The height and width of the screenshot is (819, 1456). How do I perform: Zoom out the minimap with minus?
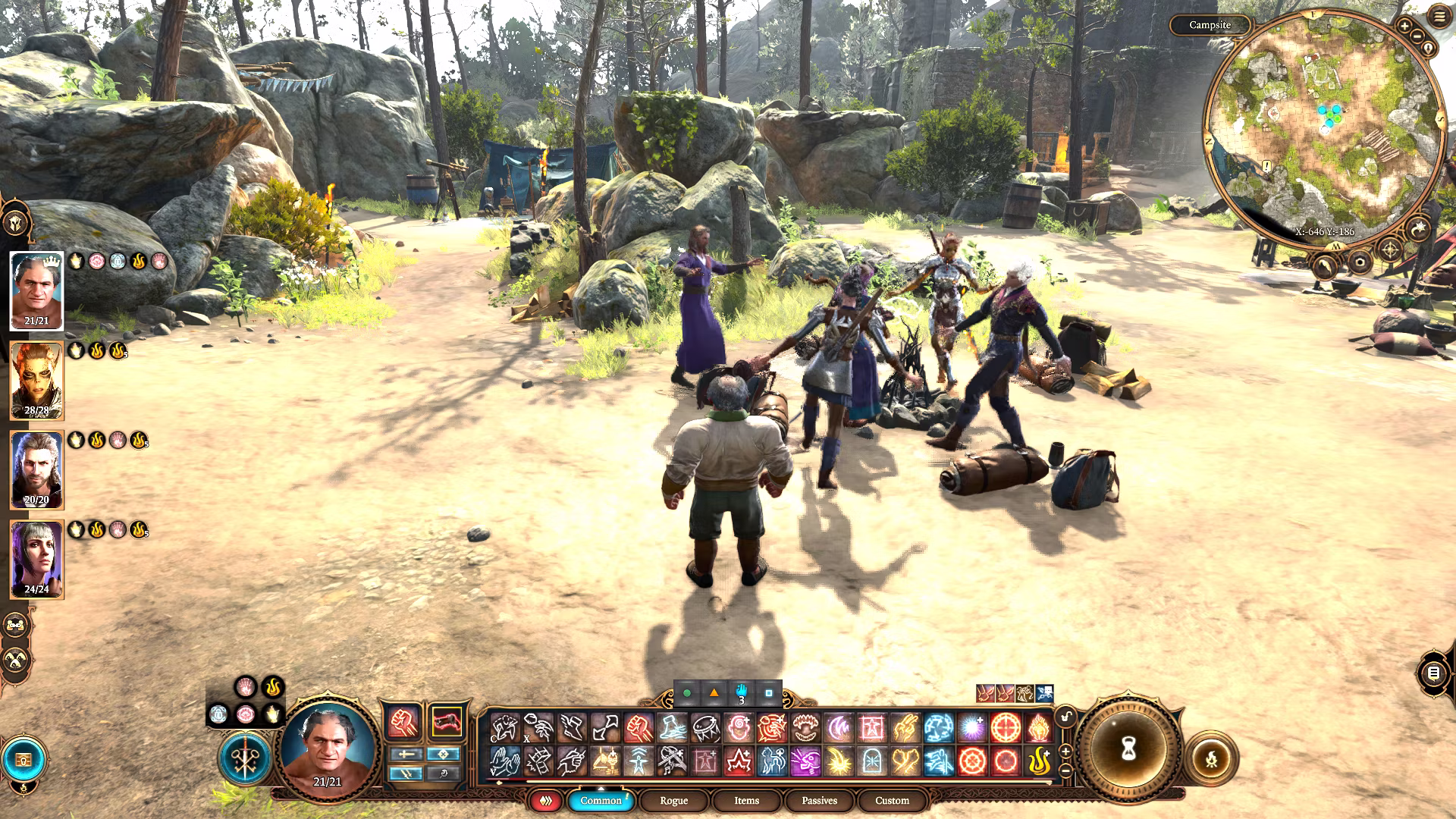point(1417,36)
